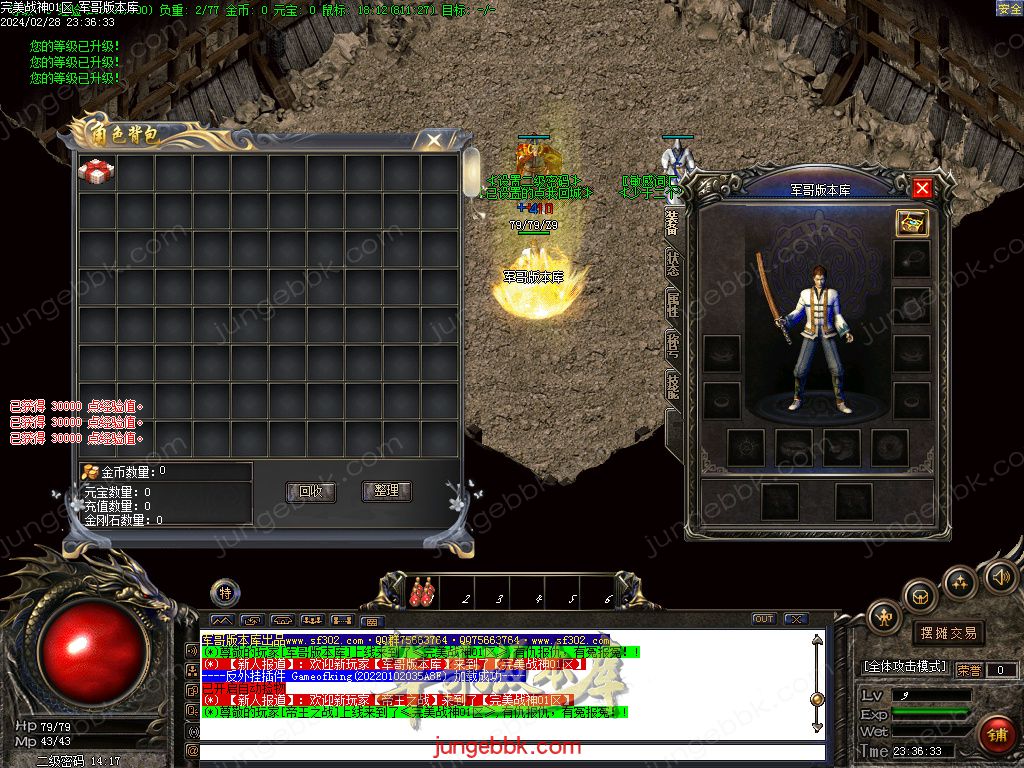Click the OUT button above chat
1024x768 pixels.
coord(764,619)
